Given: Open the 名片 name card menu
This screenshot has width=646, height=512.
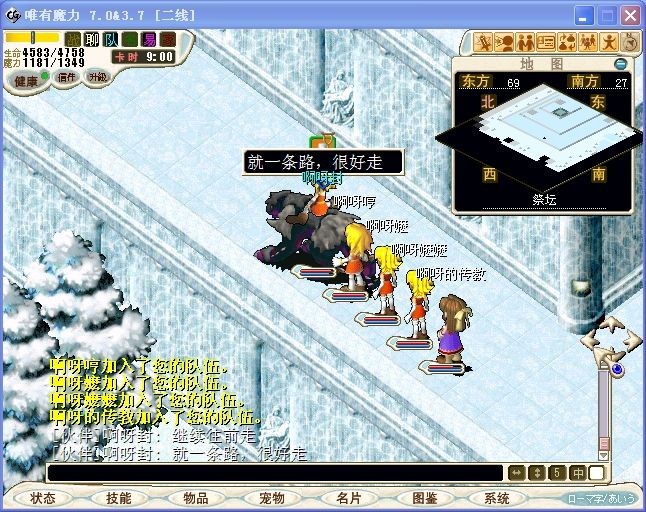Looking at the screenshot, I should point(348,497).
